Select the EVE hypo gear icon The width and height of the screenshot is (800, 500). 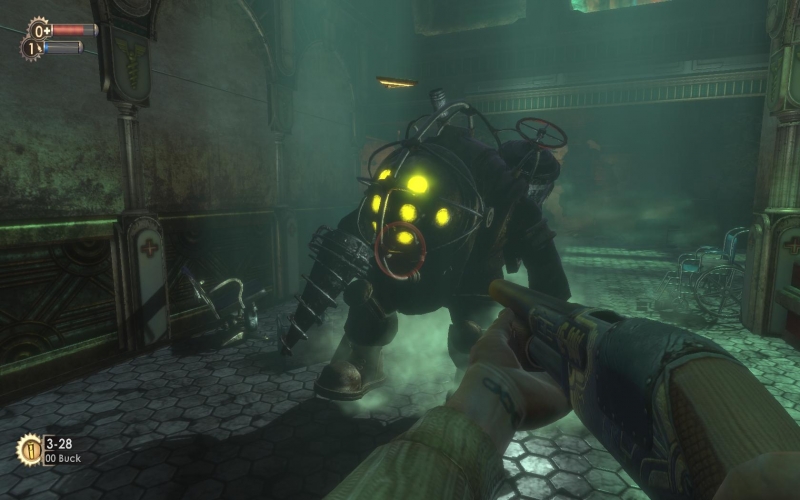click(31, 47)
